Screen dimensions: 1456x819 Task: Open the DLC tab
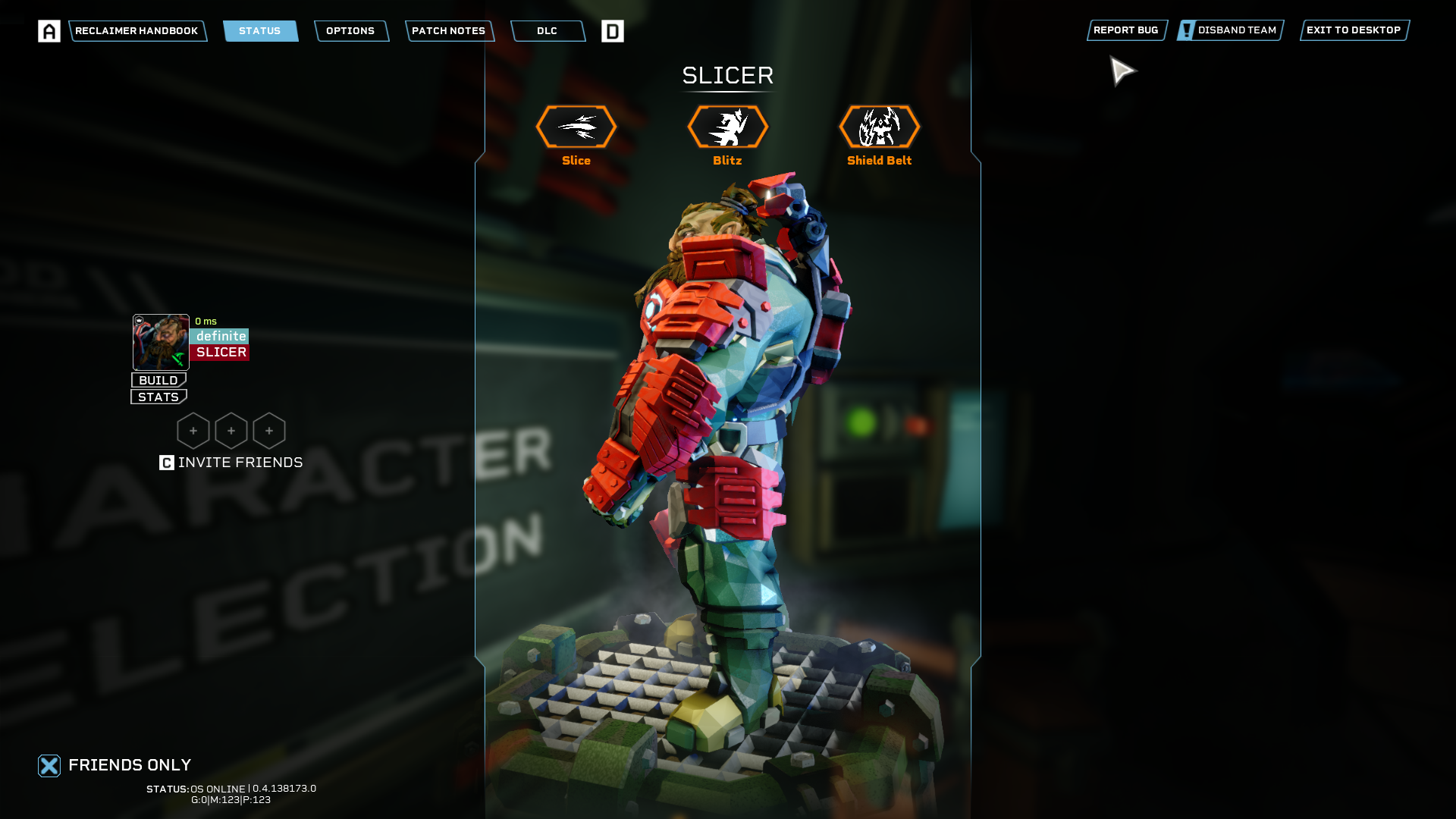tap(547, 31)
